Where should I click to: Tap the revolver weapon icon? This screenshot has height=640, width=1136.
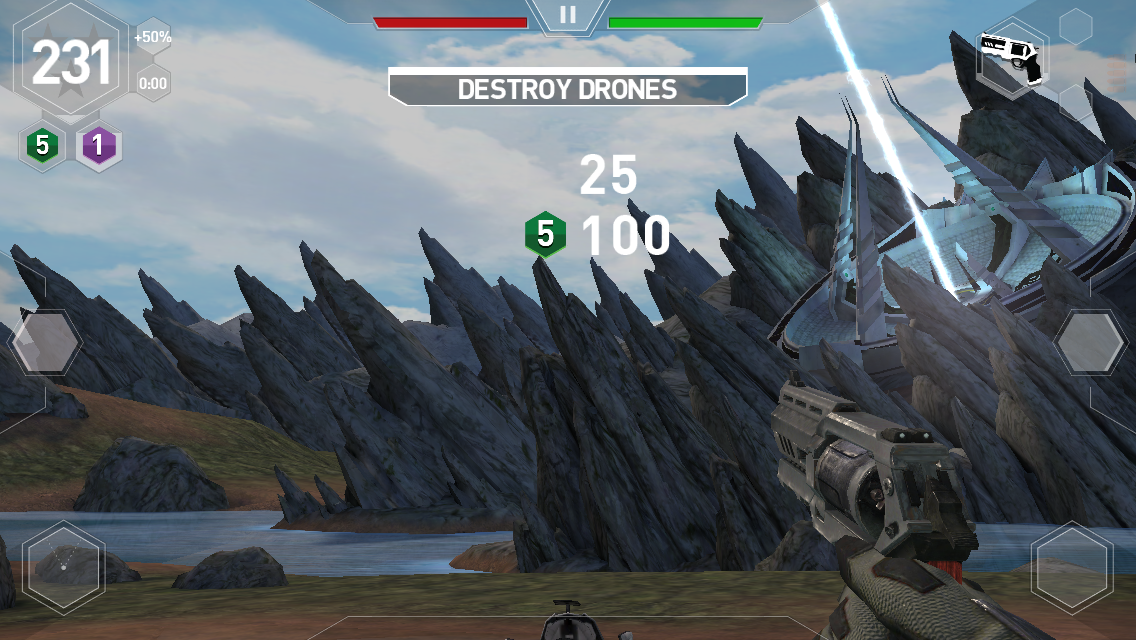(1011, 53)
